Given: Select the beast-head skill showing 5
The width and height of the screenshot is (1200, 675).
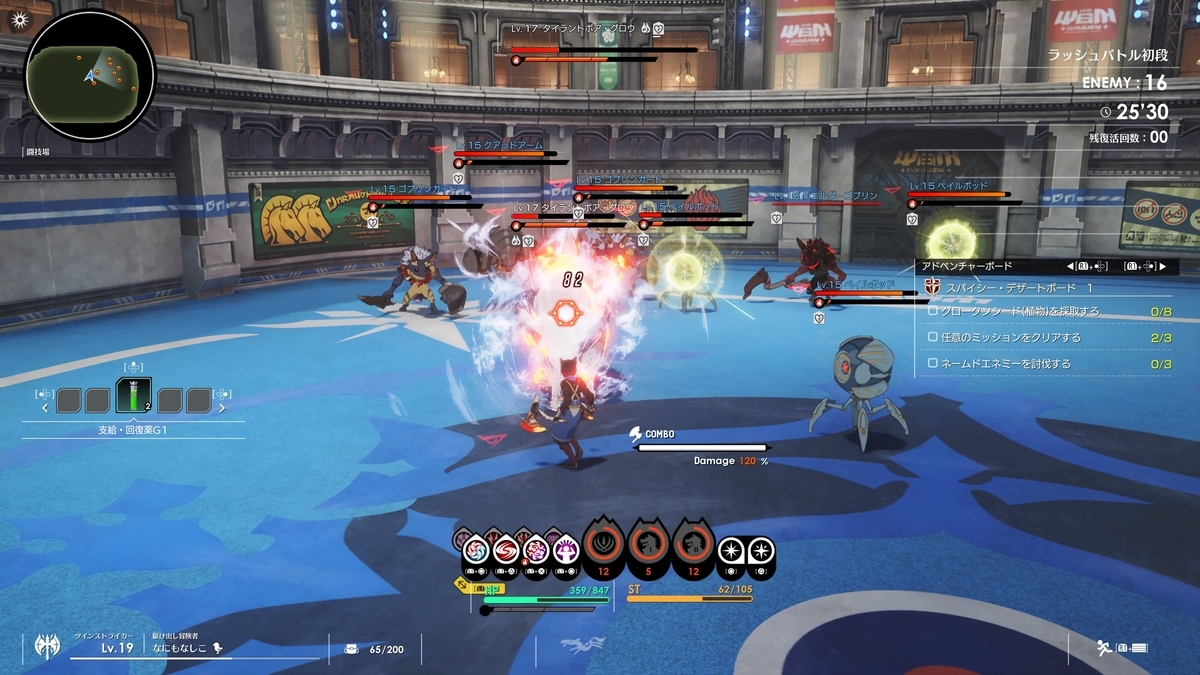Looking at the screenshot, I should [648, 546].
